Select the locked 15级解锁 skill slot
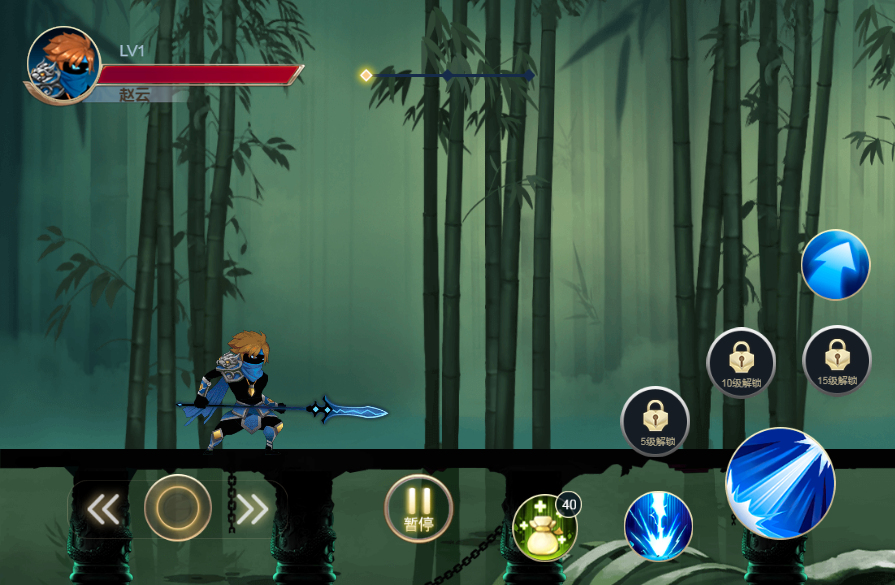The width and height of the screenshot is (895, 585). (836, 360)
